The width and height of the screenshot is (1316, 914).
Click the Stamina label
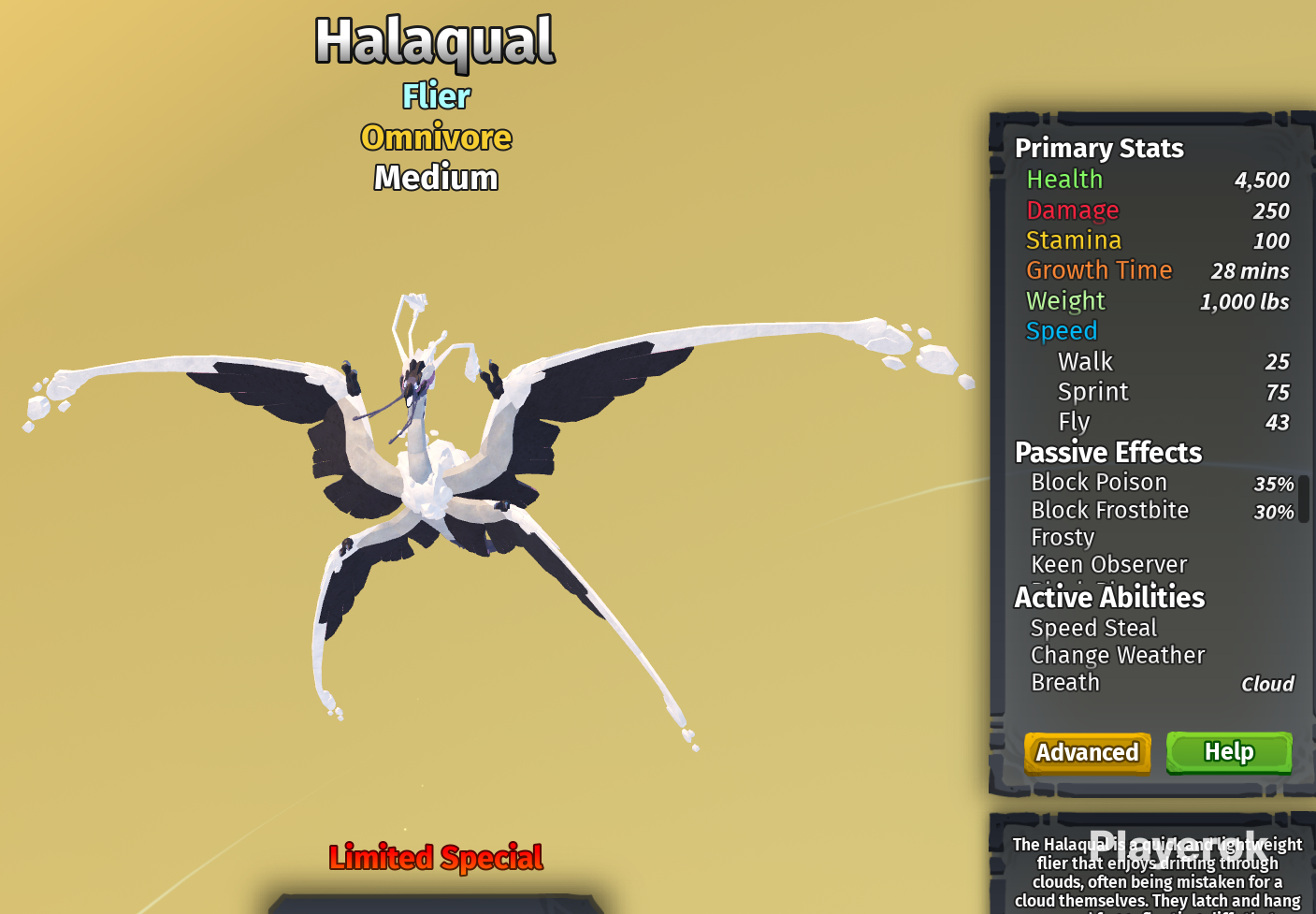pos(1074,240)
